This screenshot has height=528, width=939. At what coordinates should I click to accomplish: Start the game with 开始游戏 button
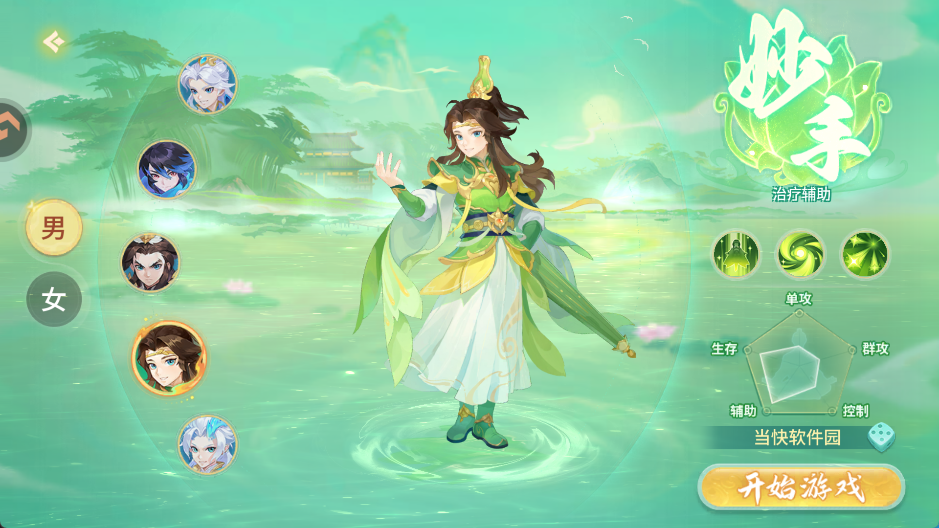click(x=800, y=488)
